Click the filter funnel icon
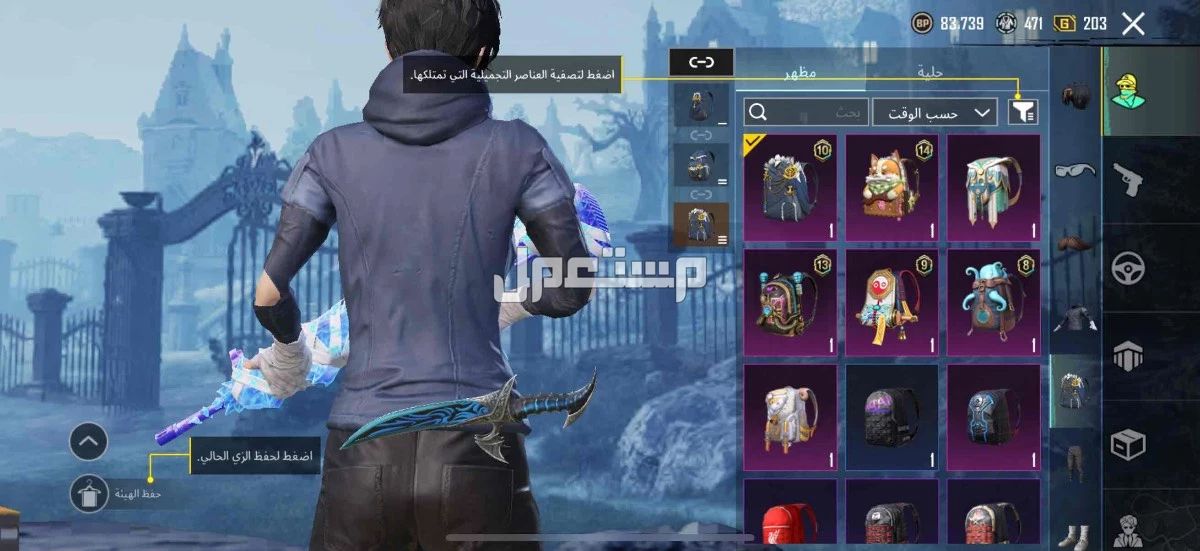 click(x=1022, y=112)
